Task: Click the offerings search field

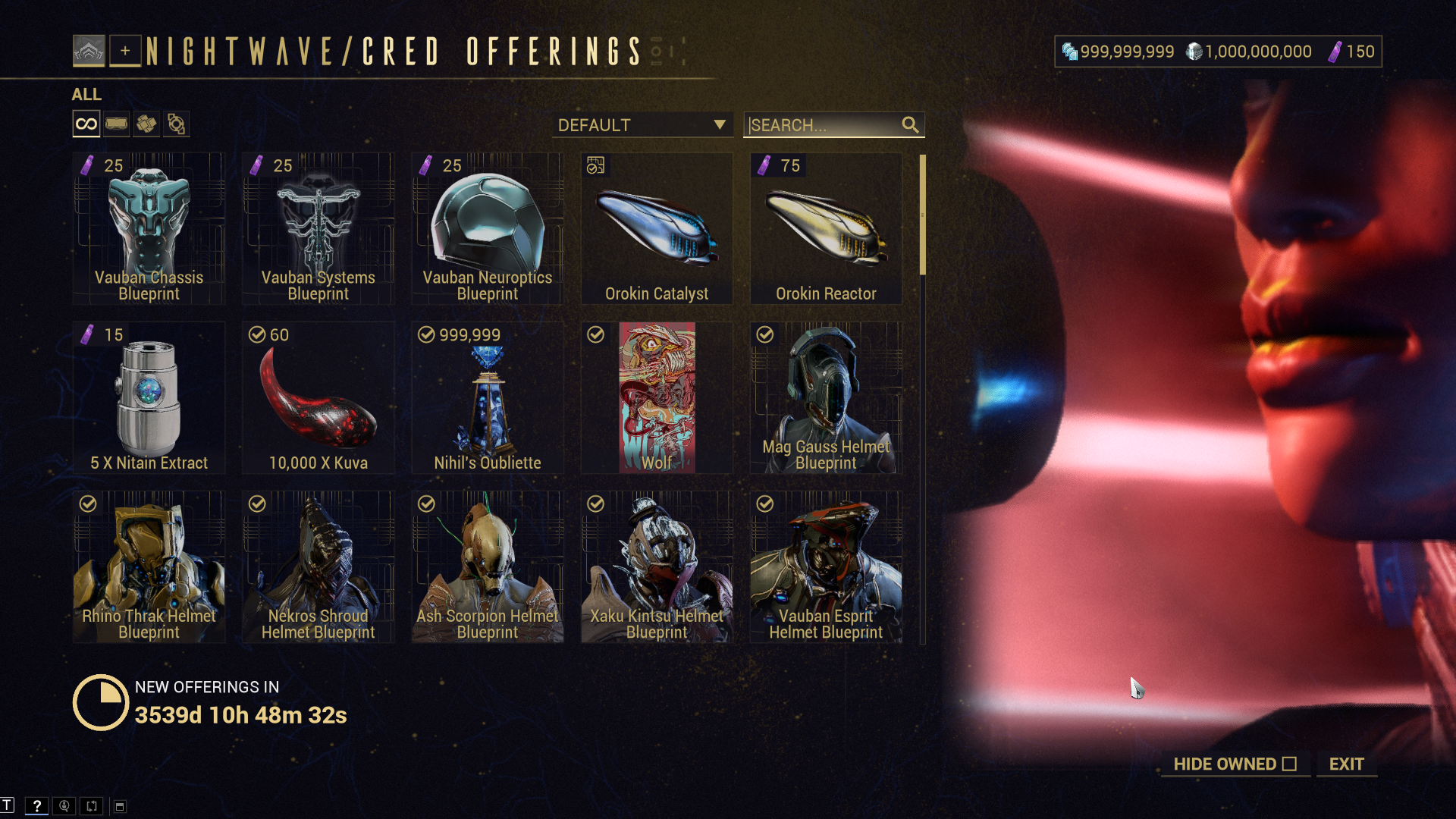Action: click(x=823, y=125)
